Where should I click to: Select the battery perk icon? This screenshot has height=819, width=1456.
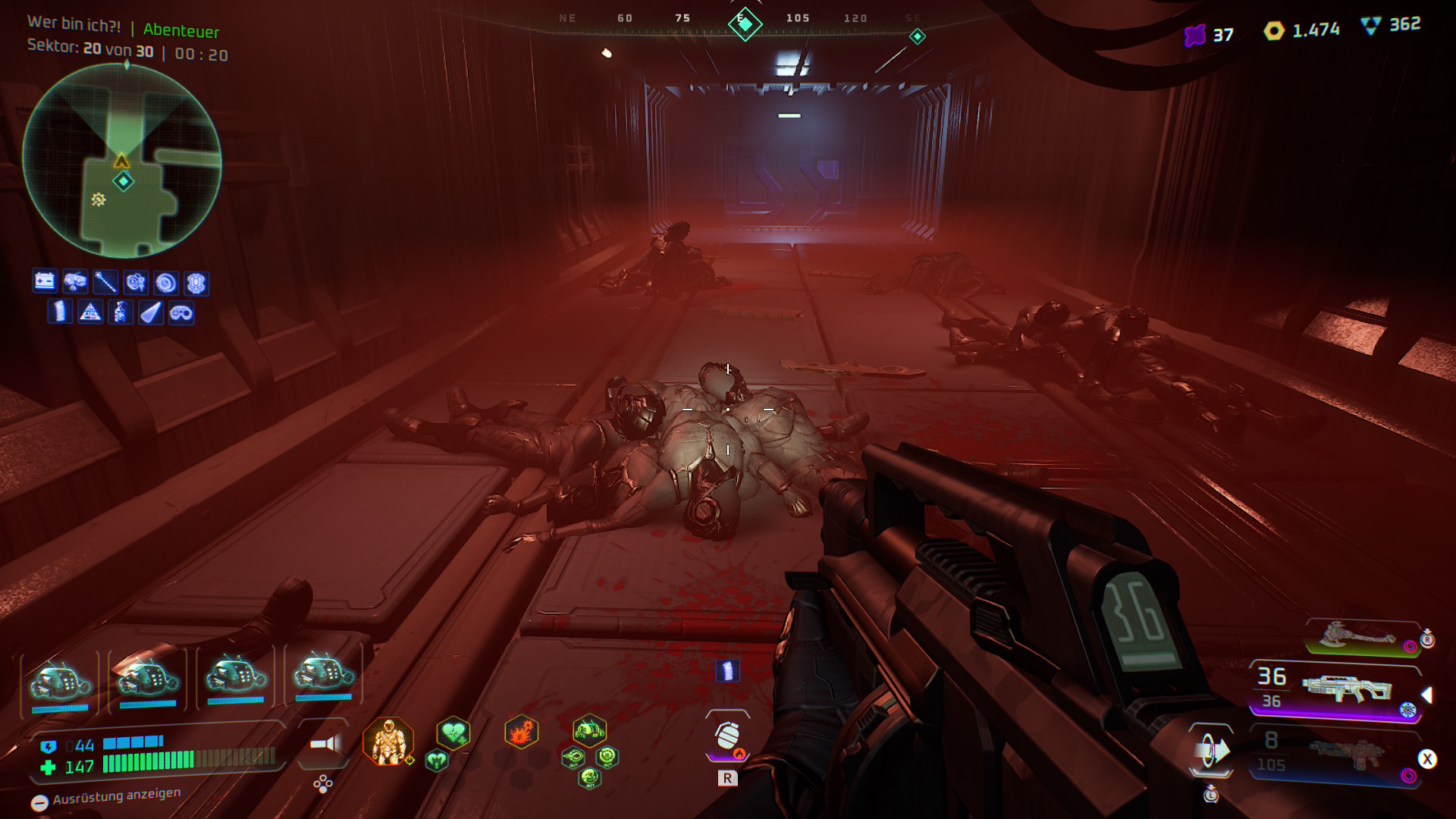pos(45,281)
